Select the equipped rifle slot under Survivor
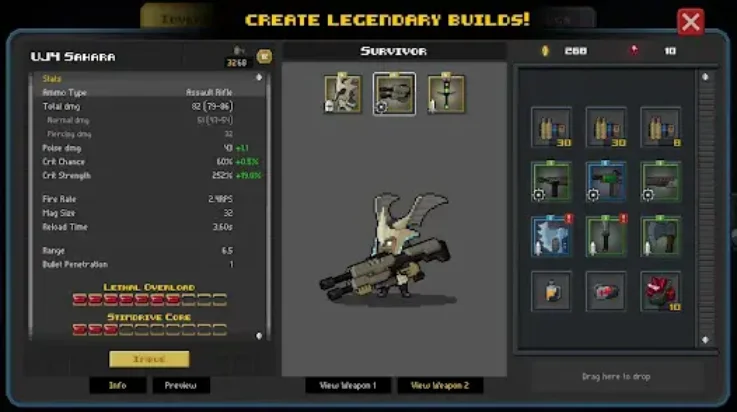Image resolution: width=737 pixels, height=412 pixels. [x=394, y=94]
